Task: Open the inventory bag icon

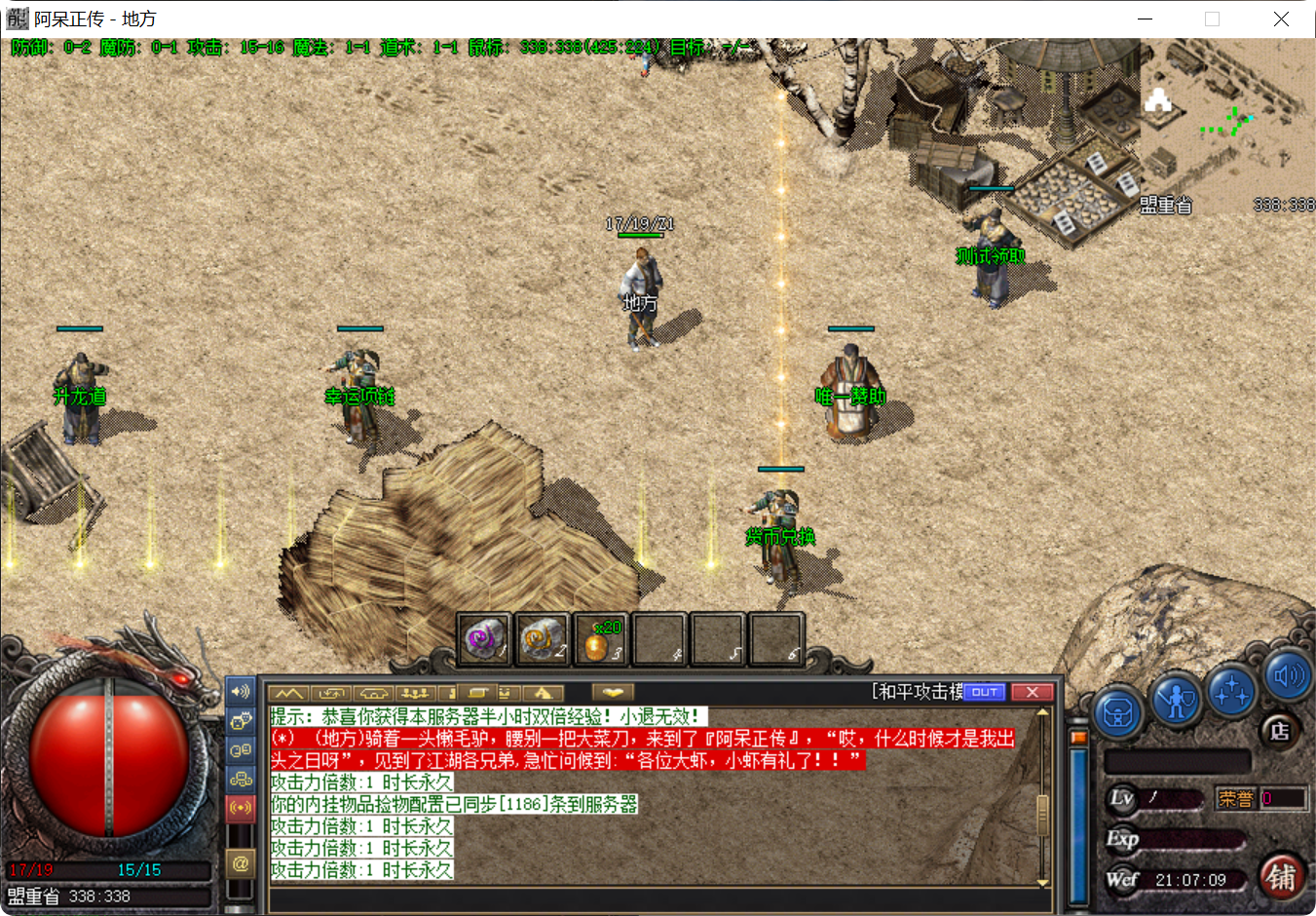Action: (1116, 712)
